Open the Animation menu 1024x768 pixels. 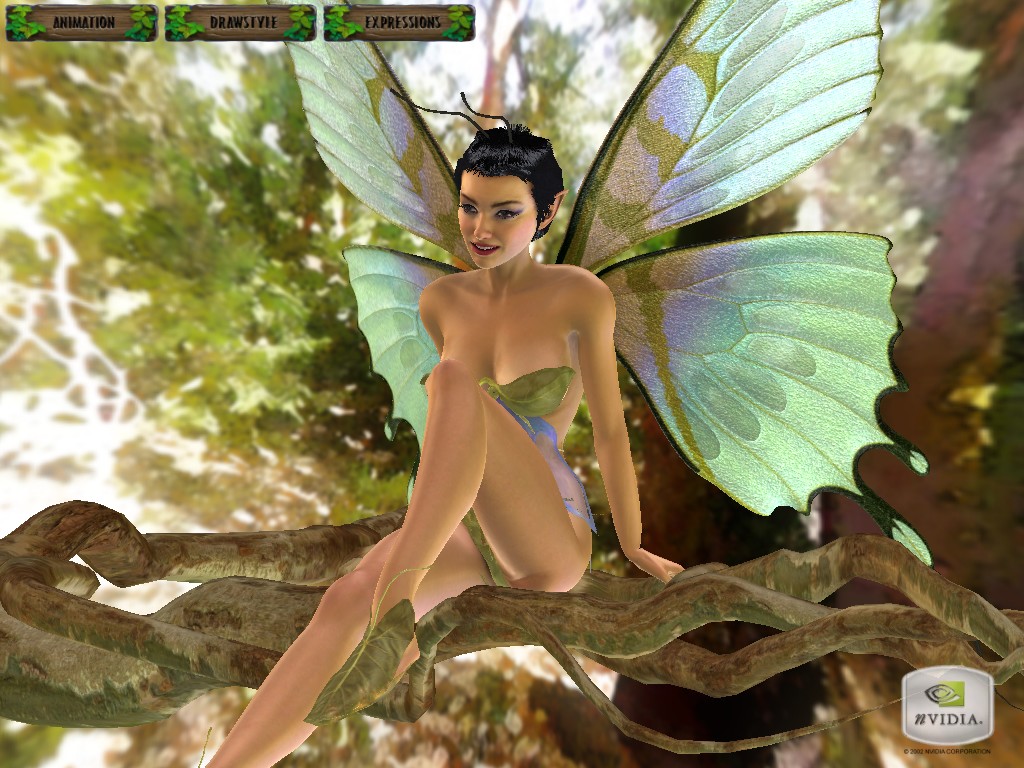tap(82, 22)
